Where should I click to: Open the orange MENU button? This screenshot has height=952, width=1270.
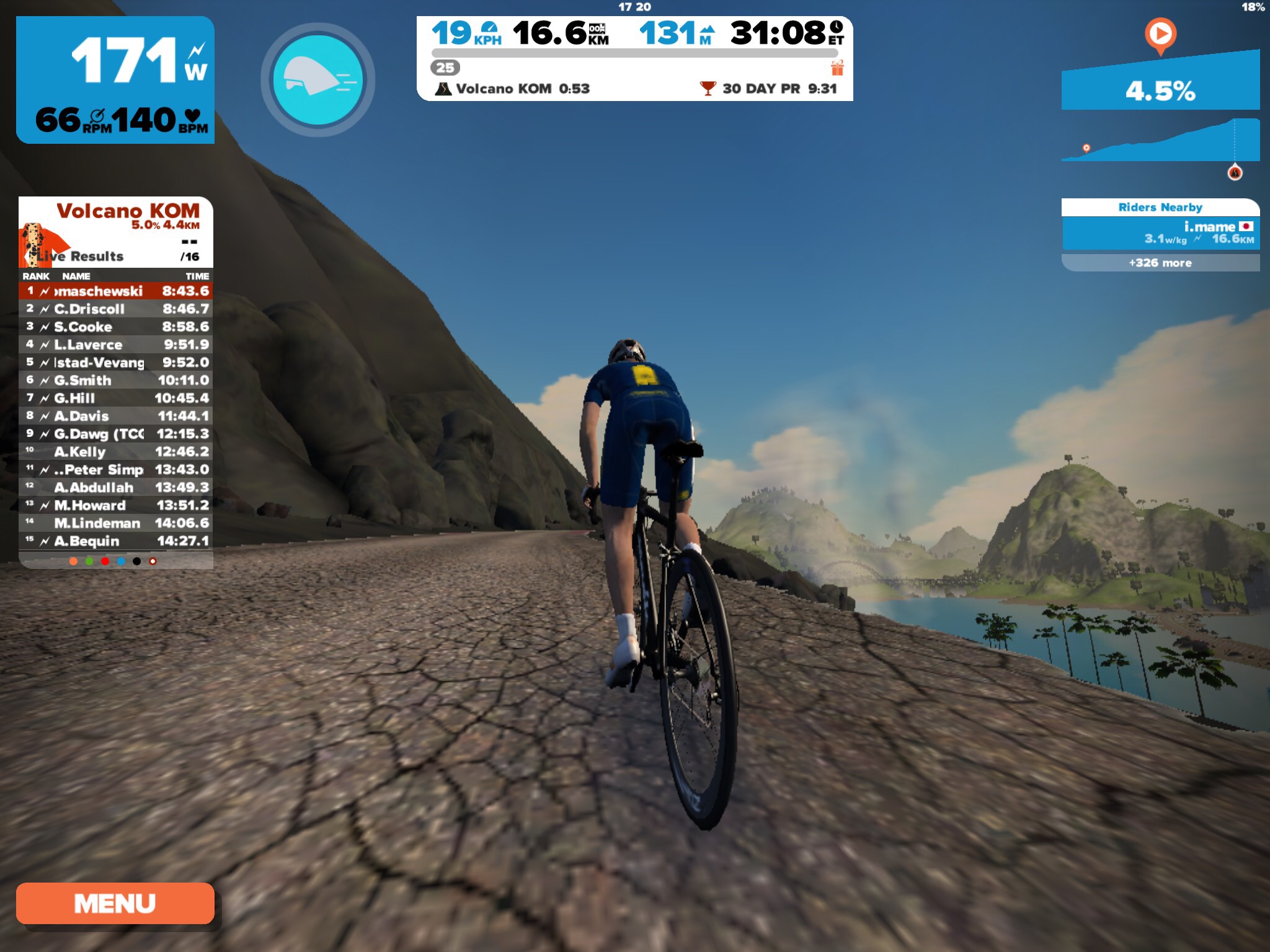pyautogui.click(x=115, y=903)
